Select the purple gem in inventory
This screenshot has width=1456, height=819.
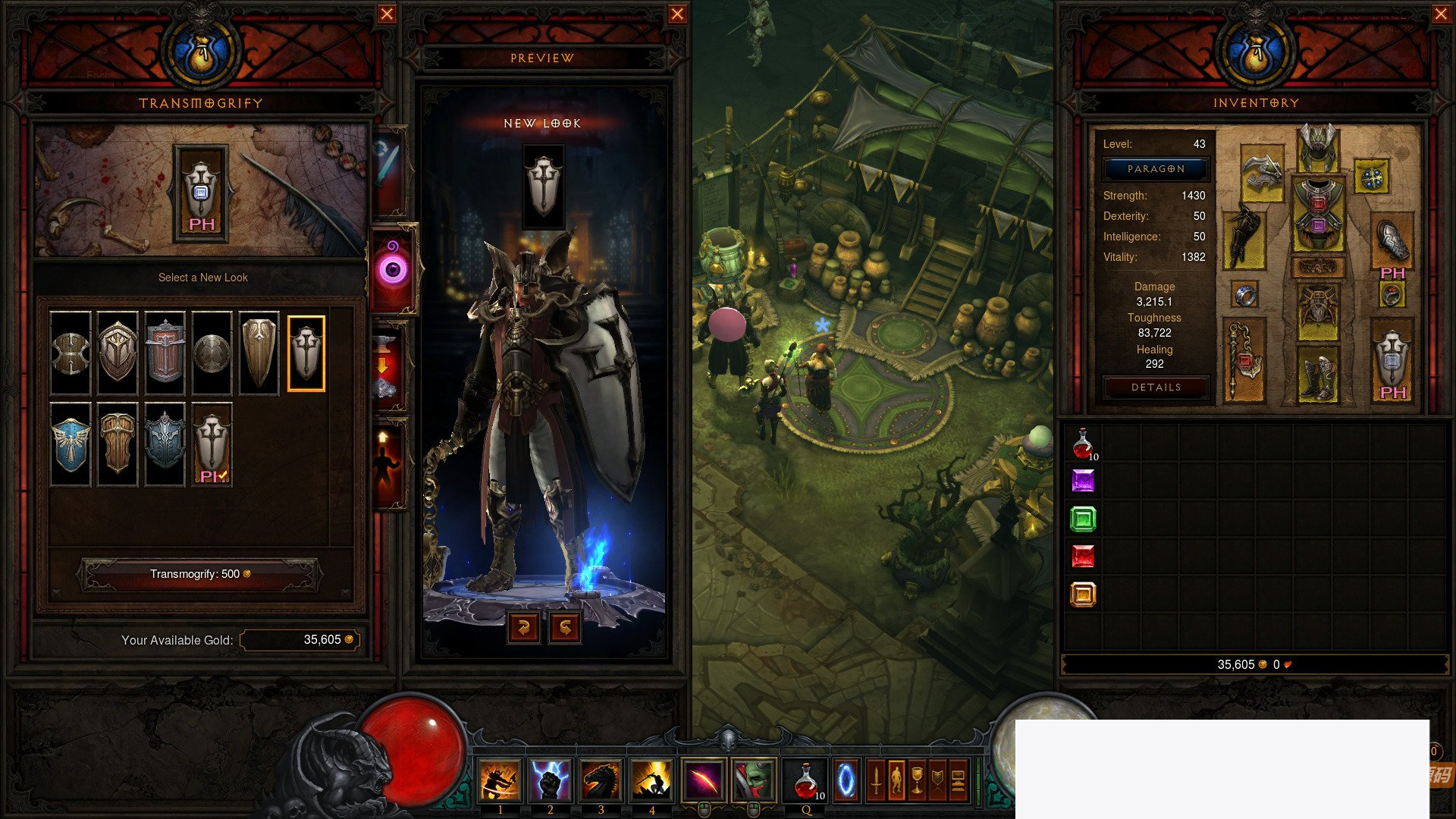click(1083, 482)
